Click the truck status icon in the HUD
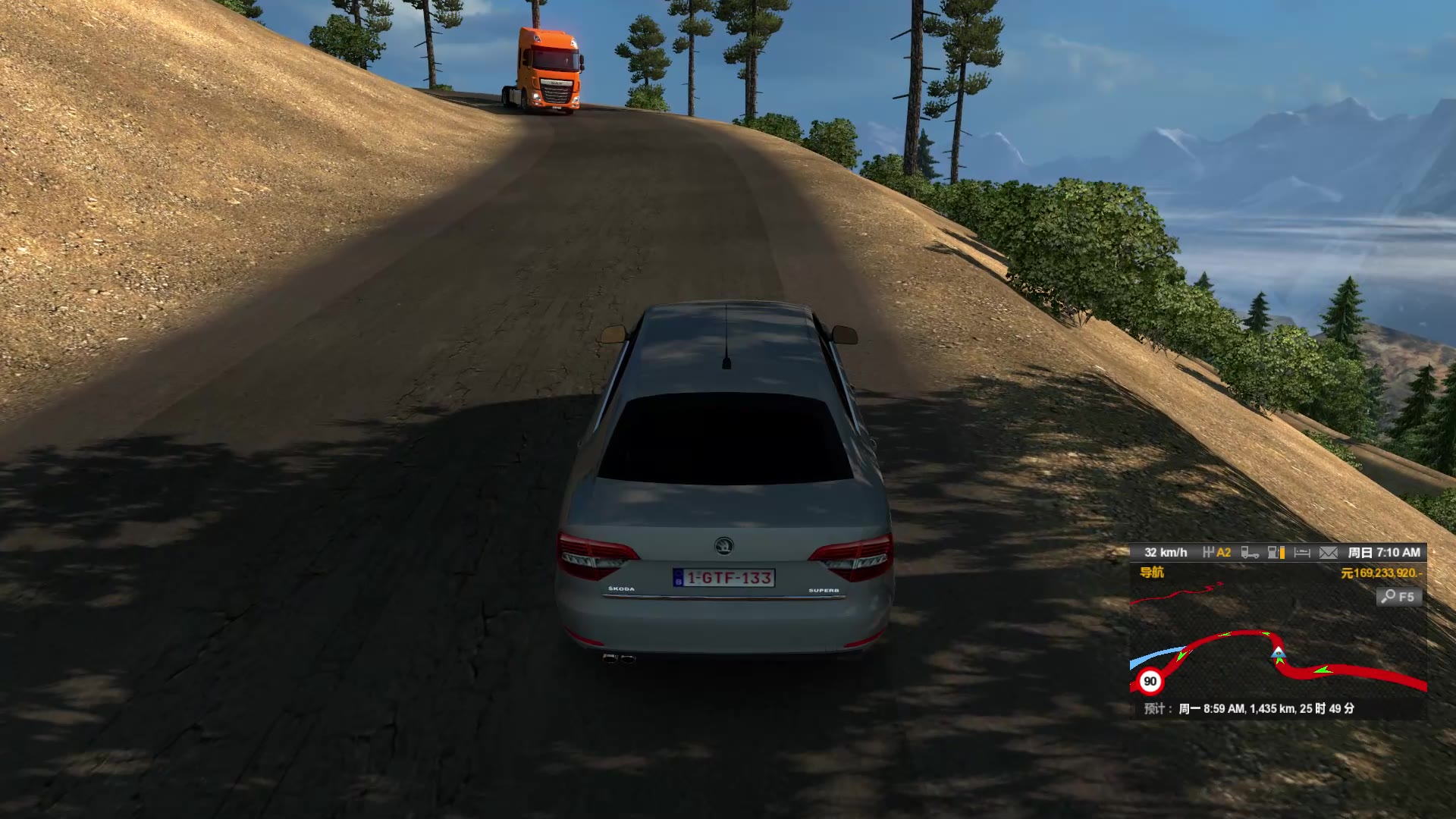 [1249, 553]
